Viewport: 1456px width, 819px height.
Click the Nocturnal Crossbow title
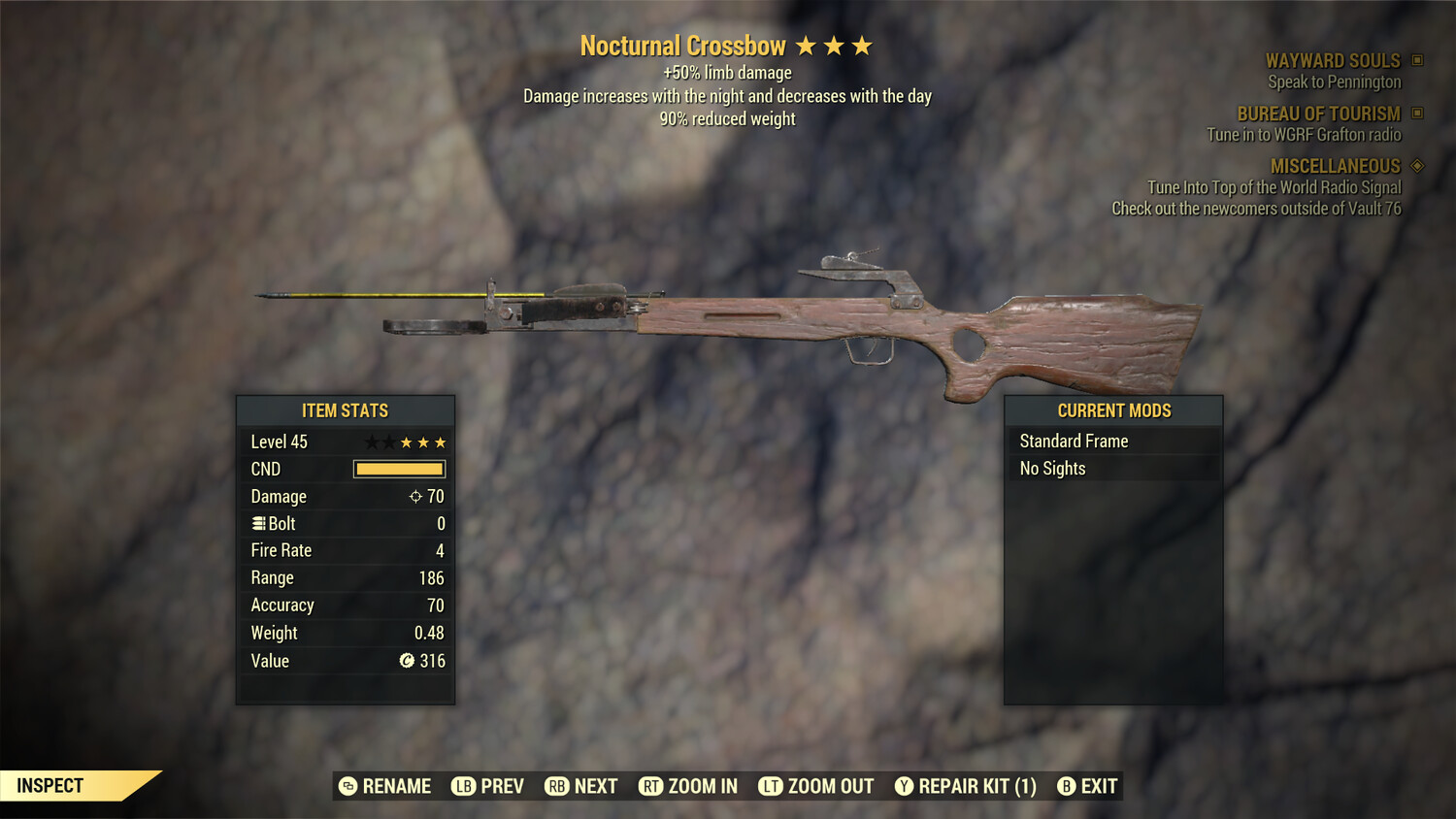coord(682,46)
